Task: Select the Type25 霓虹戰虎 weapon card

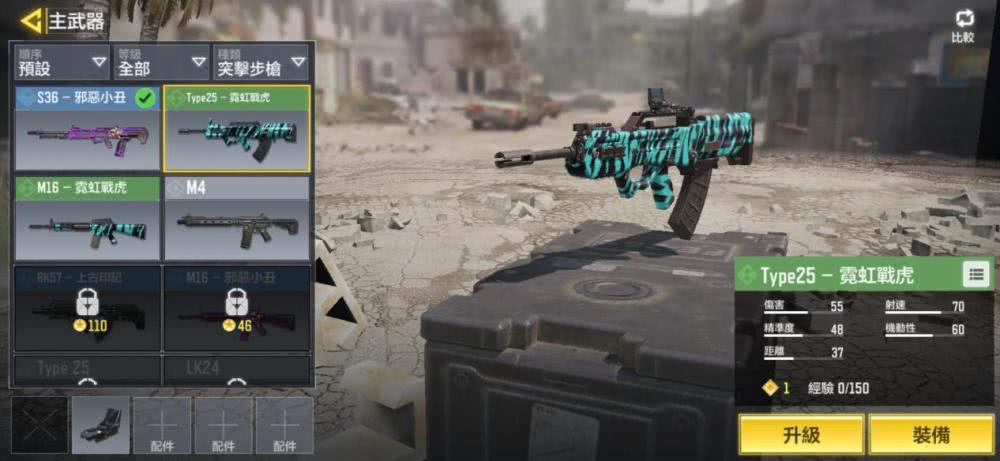Action: pos(237,129)
